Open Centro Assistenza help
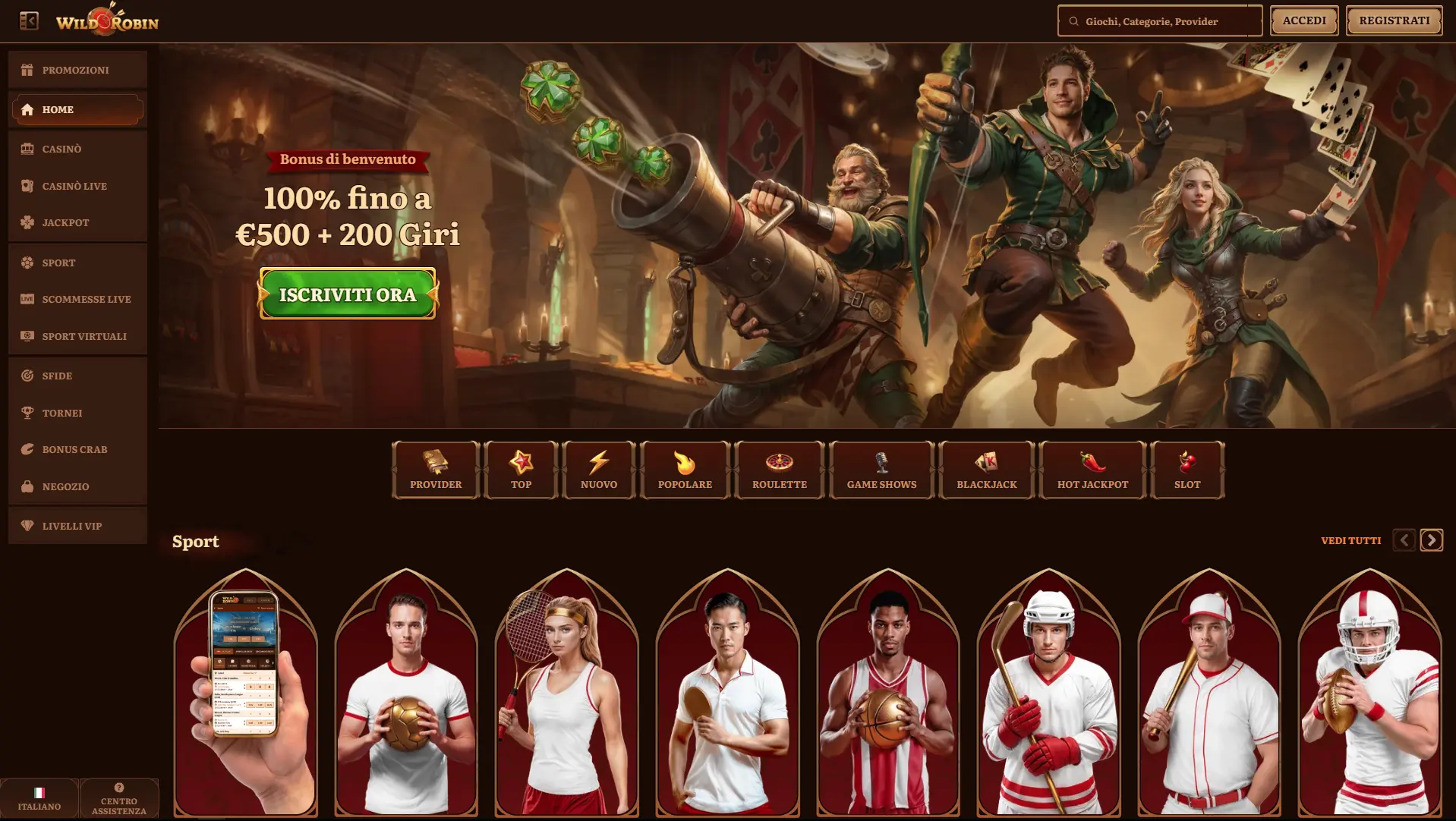This screenshot has height=821, width=1456. pos(119,798)
